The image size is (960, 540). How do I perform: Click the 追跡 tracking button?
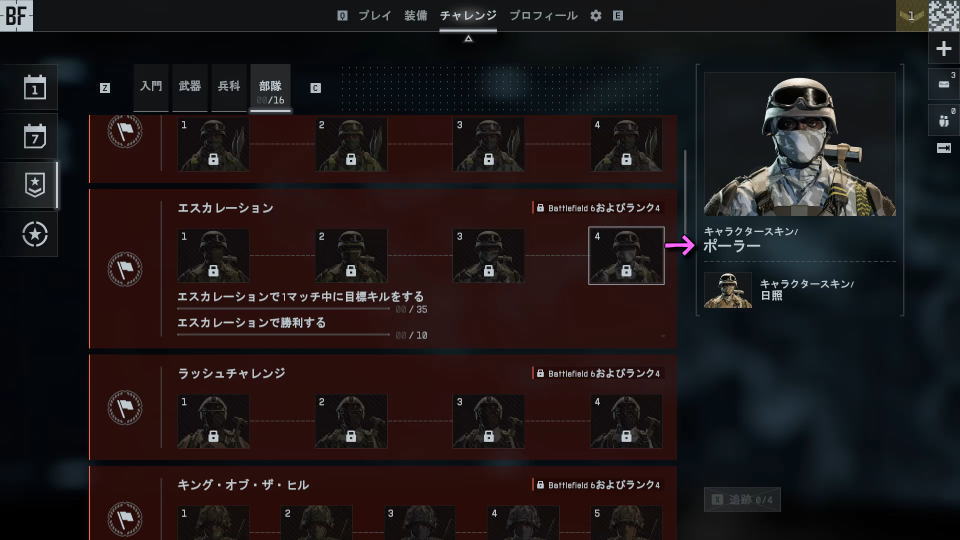pos(742,499)
